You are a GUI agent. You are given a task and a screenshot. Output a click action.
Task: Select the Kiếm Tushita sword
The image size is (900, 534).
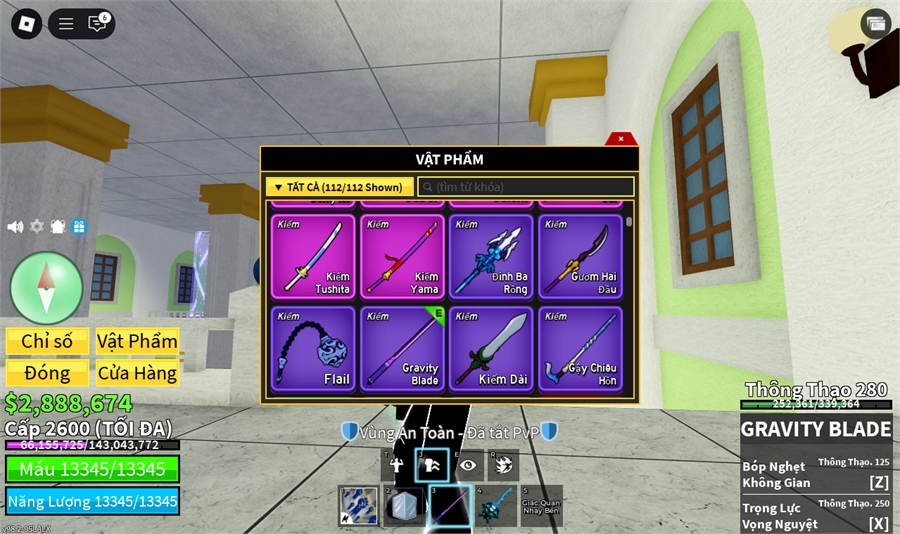[312, 256]
